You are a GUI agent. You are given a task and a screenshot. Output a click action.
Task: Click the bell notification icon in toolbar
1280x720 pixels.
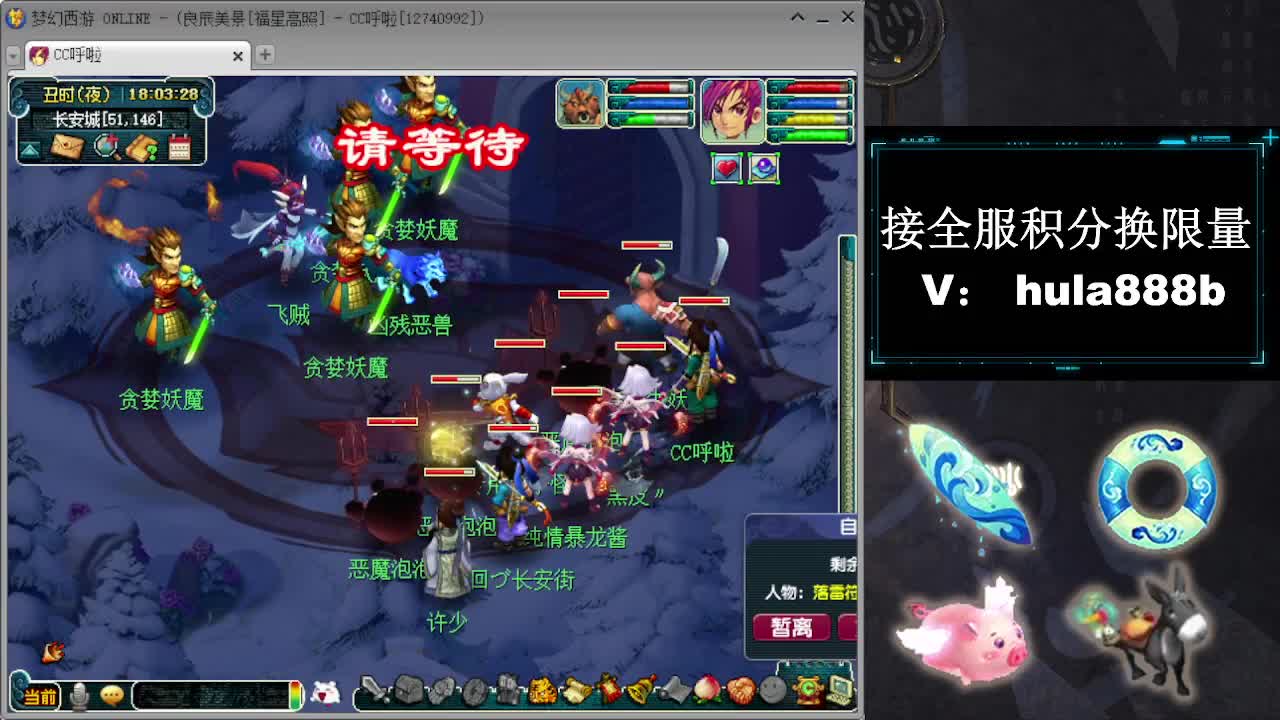pyautogui.click(x=639, y=690)
